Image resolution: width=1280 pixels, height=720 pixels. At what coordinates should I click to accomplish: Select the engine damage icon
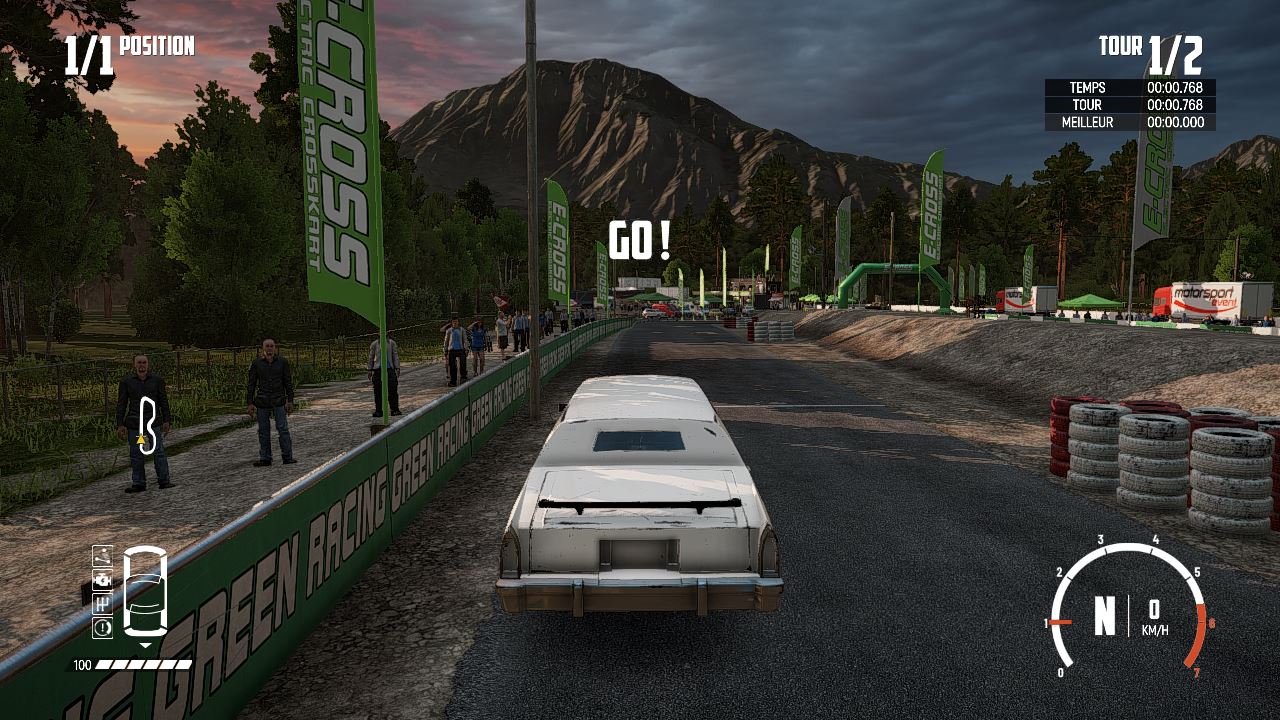[x=102, y=579]
